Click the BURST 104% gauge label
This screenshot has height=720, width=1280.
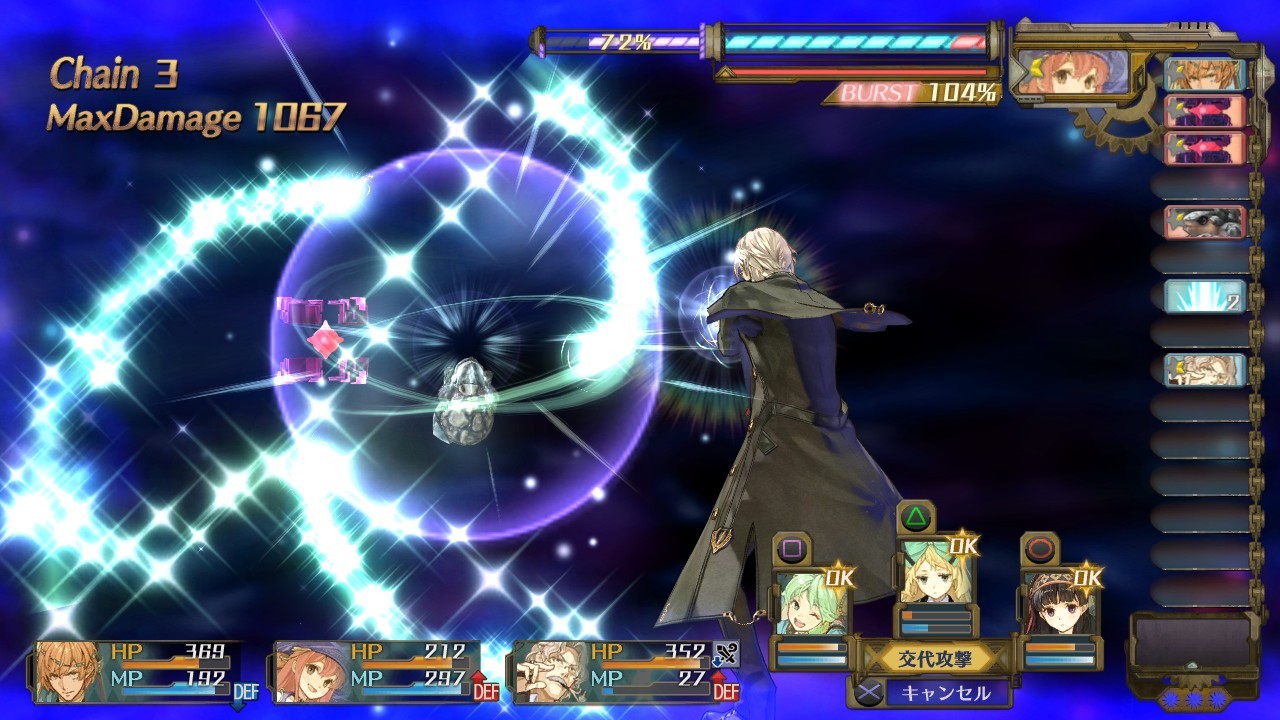905,92
